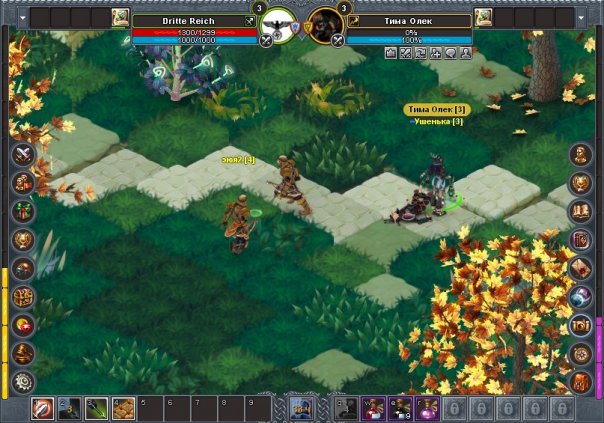Open the spellbook icon in right sidebar
Image resolution: width=604 pixels, height=423 pixels.
coord(581,212)
